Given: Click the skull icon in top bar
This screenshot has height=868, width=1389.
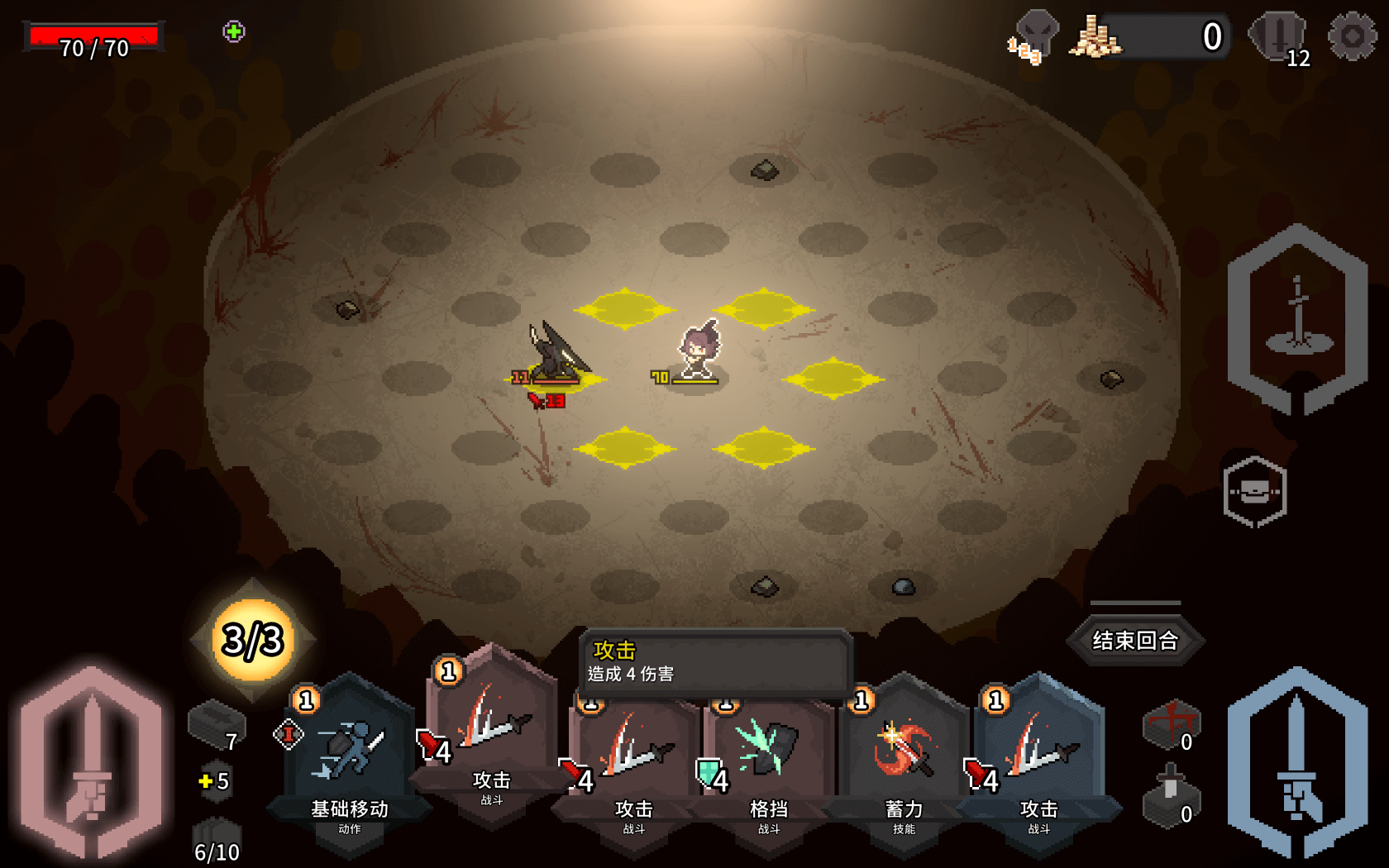Looking at the screenshot, I should pyautogui.click(x=1035, y=35).
